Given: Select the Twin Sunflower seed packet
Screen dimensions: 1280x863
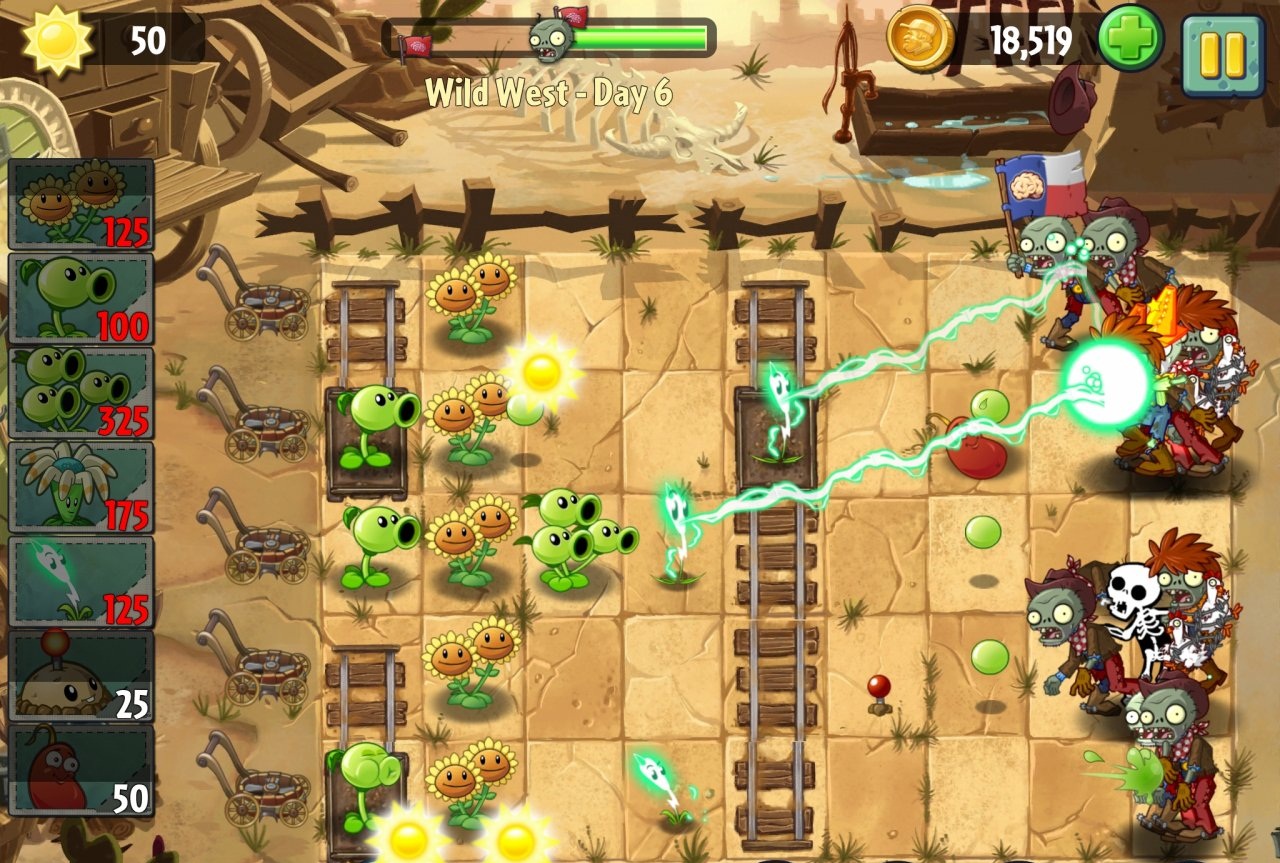Looking at the screenshot, I should (81, 205).
